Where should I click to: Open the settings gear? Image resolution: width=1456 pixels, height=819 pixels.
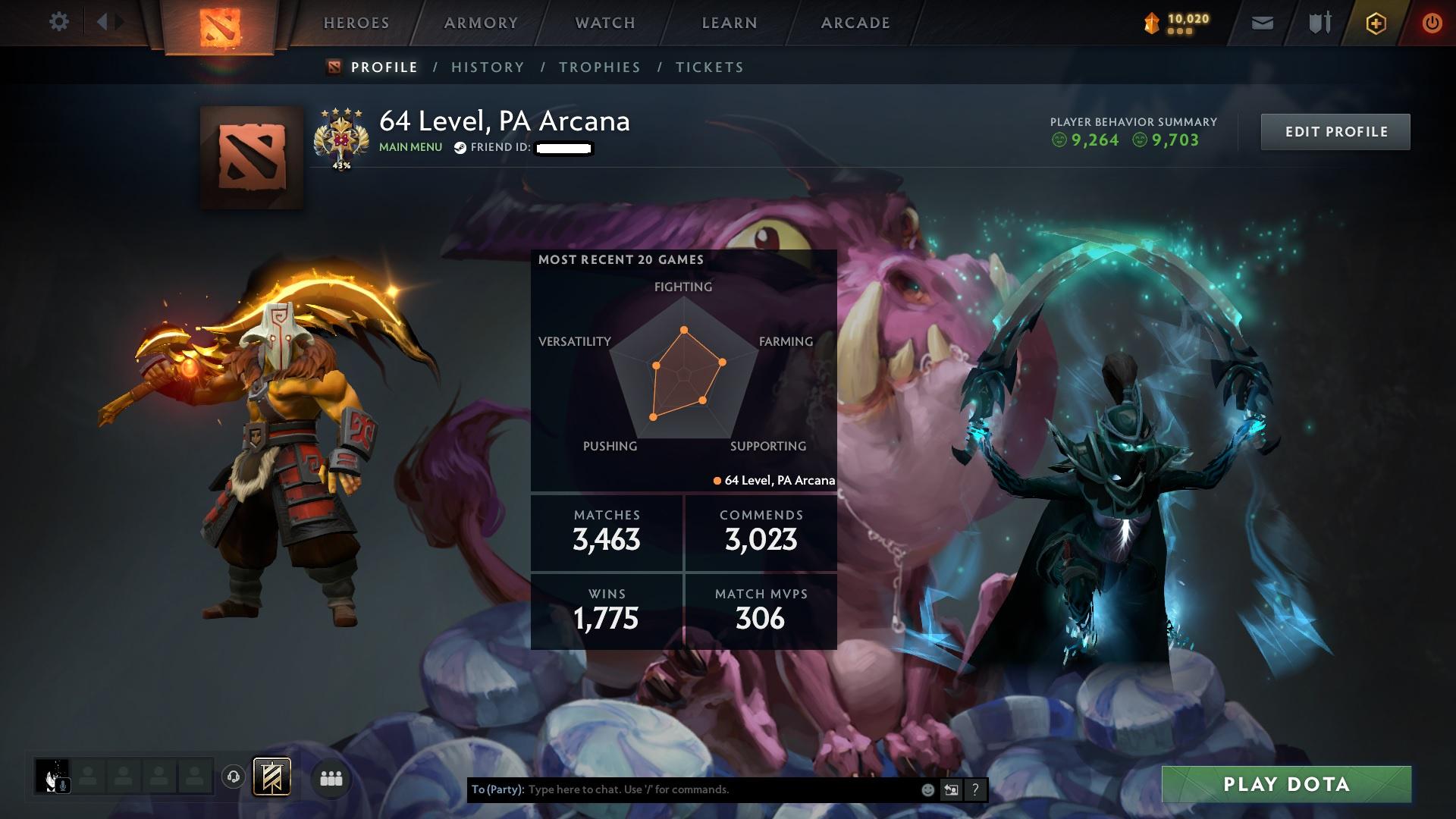(x=59, y=22)
